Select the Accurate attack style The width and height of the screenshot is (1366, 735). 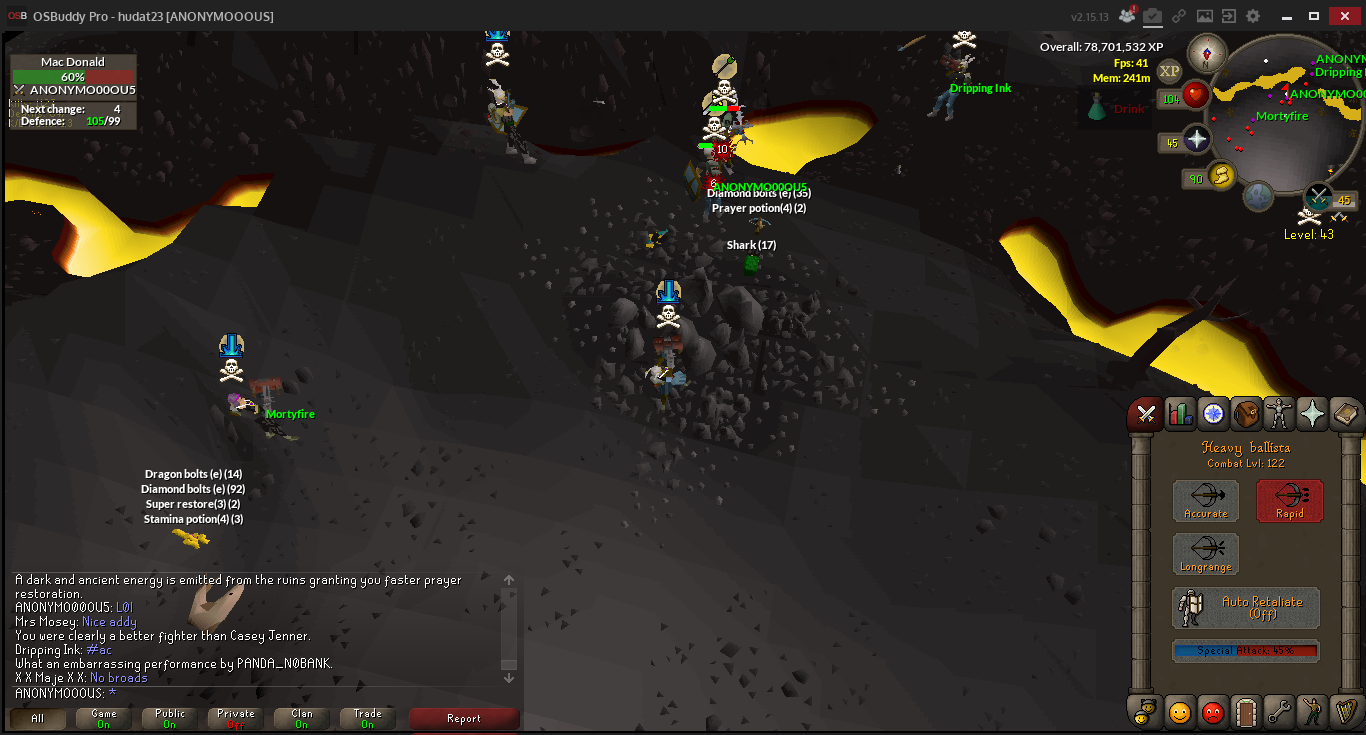tap(1205, 501)
